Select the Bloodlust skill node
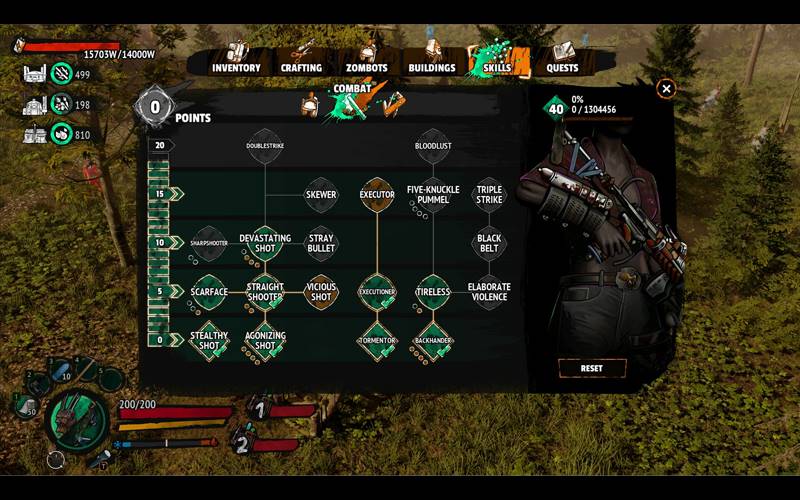The image size is (800, 500). 433,146
